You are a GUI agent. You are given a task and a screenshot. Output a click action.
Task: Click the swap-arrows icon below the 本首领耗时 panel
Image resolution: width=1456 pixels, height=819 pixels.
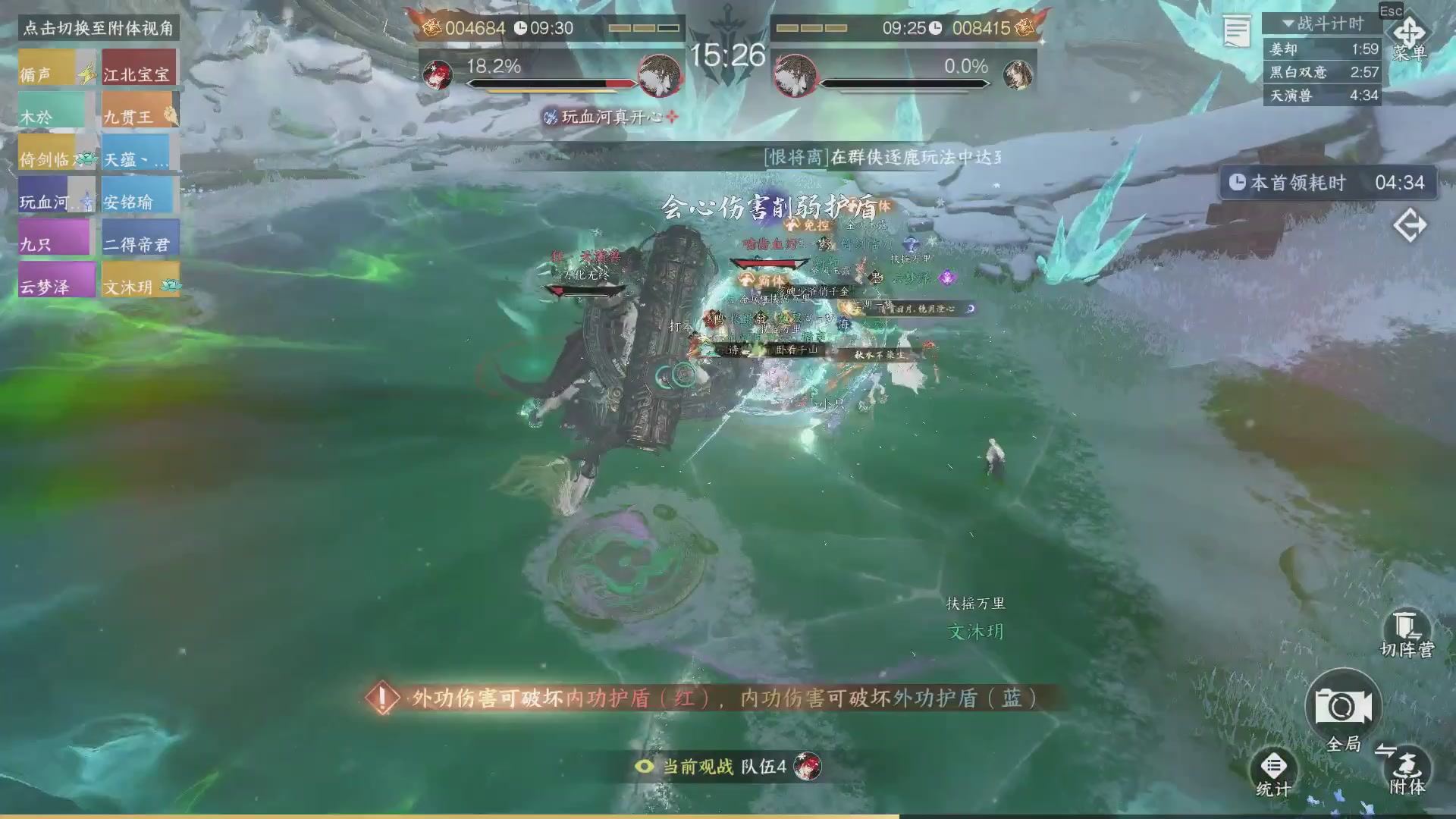tap(1410, 225)
